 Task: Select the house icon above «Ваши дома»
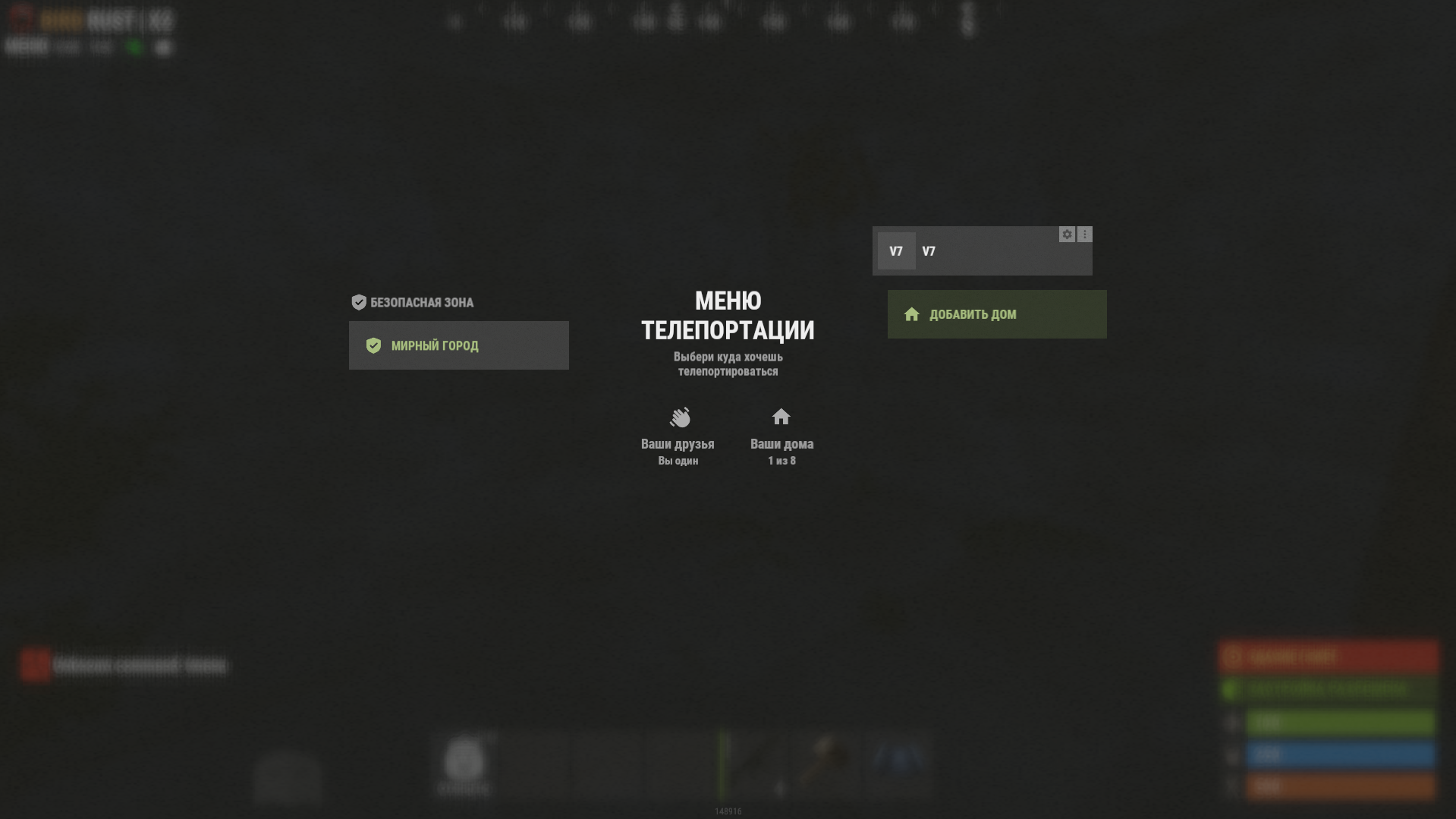[781, 417]
